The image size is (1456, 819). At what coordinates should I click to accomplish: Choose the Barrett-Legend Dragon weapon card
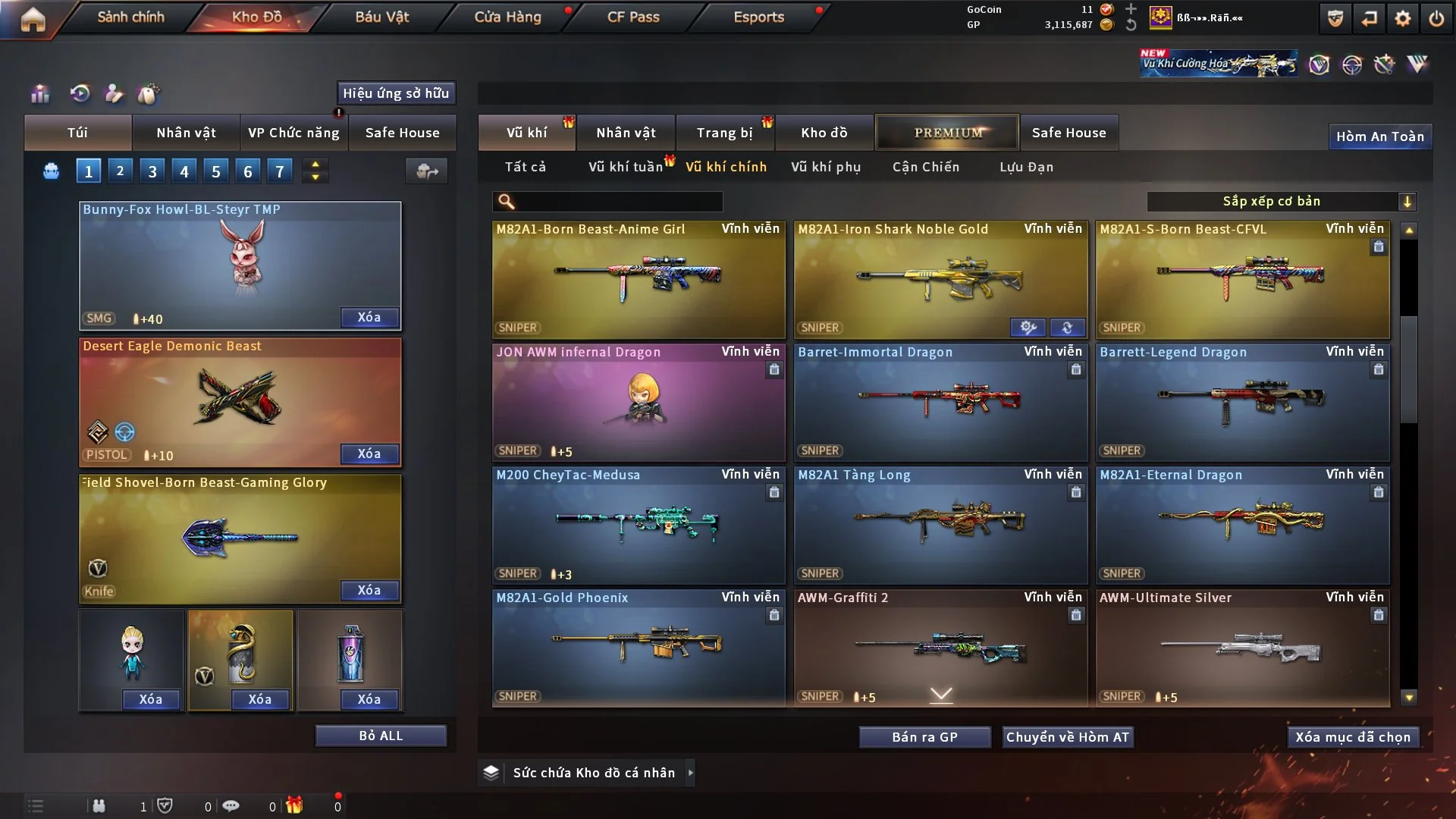(1242, 403)
